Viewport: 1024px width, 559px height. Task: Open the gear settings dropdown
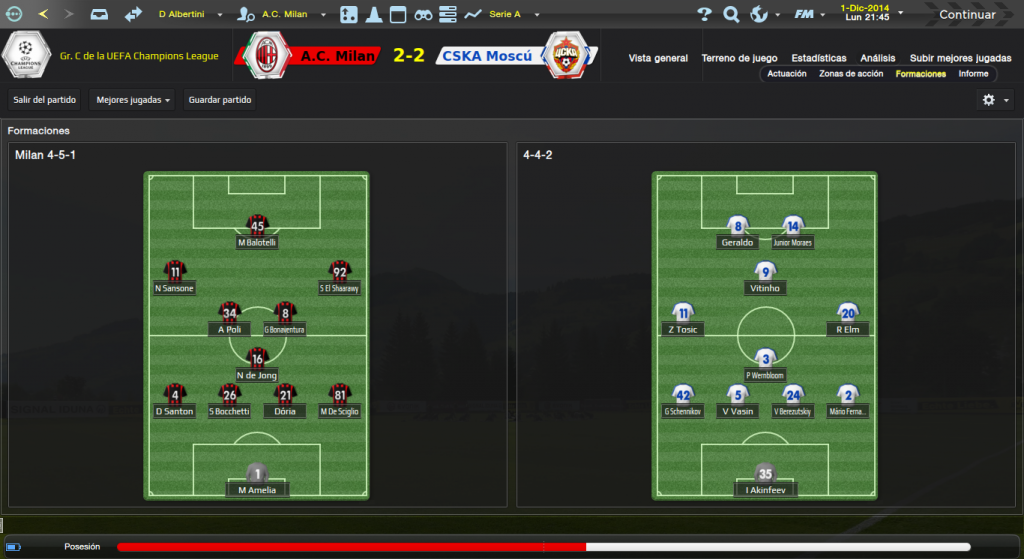point(994,100)
